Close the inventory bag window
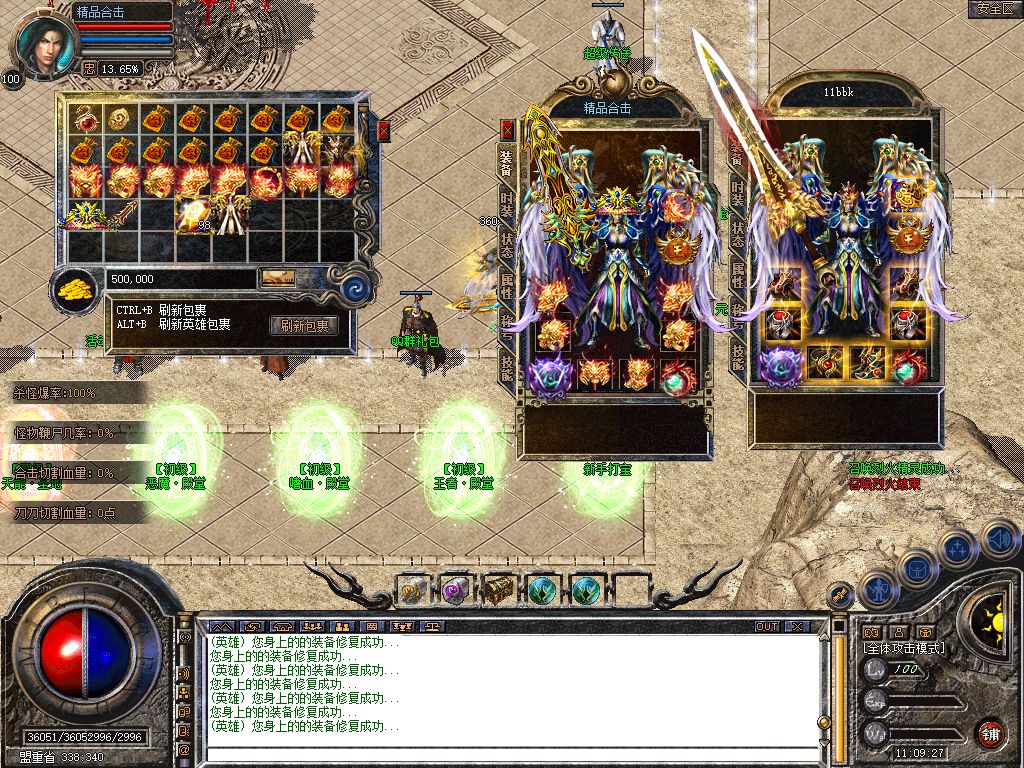 [x=383, y=131]
